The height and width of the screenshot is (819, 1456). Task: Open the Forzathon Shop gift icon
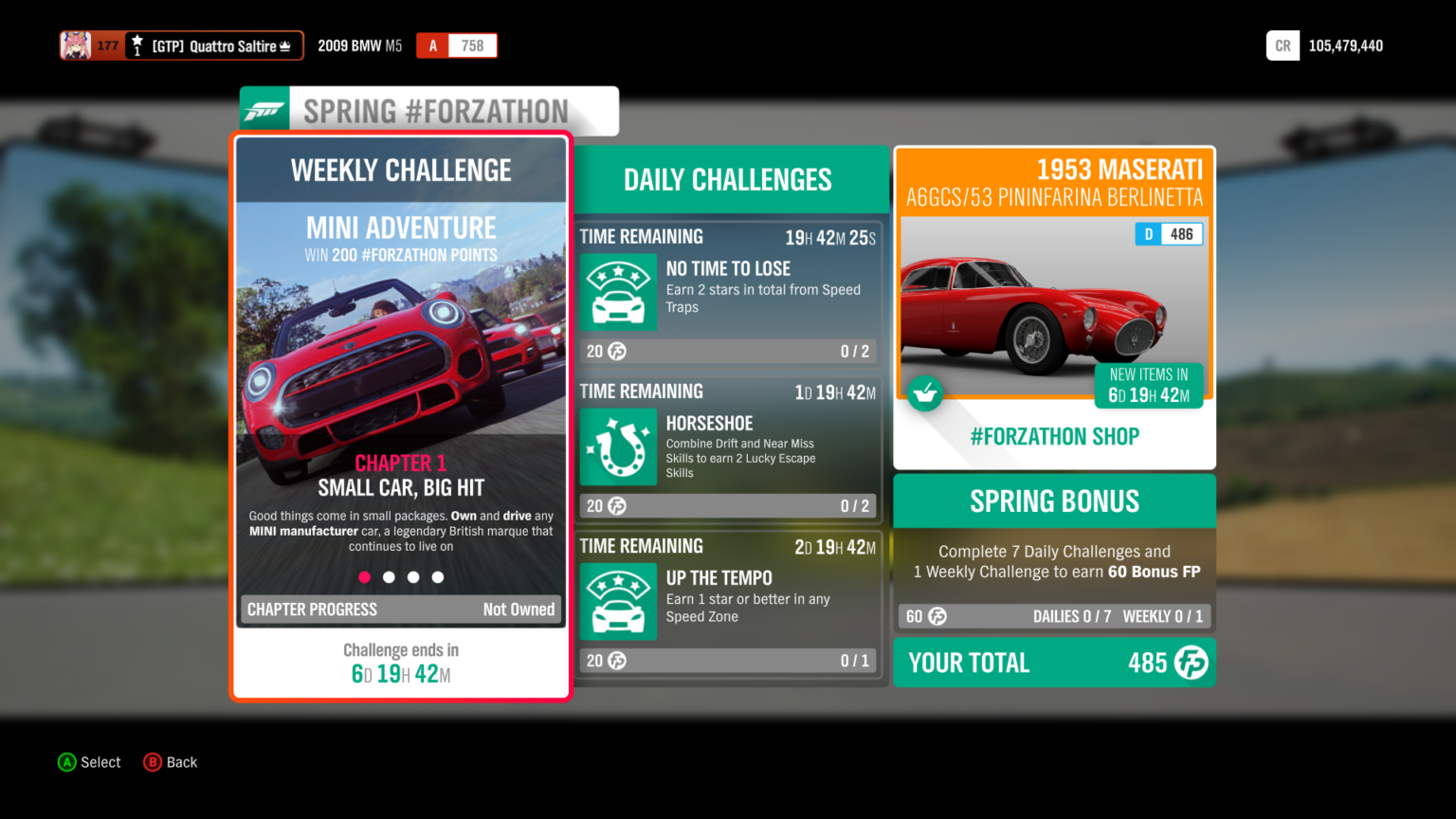pyautogui.click(x=924, y=392)
